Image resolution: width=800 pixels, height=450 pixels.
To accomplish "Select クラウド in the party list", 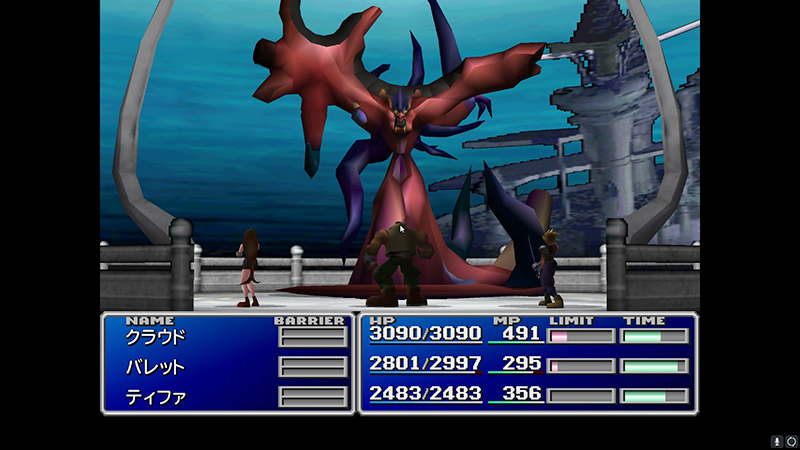I will click(155, 337).
